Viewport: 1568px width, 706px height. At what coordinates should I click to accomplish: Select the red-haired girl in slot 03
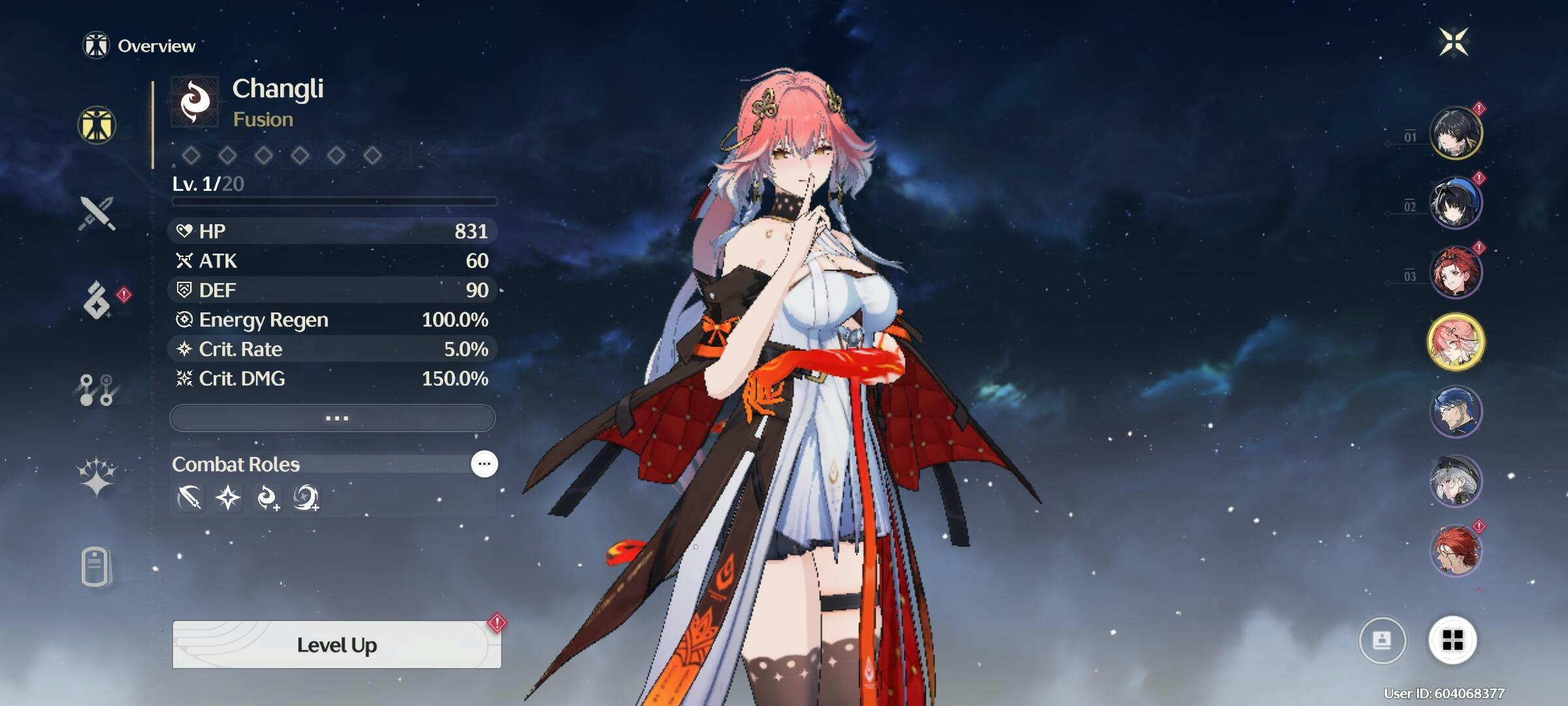(1456, 272)
